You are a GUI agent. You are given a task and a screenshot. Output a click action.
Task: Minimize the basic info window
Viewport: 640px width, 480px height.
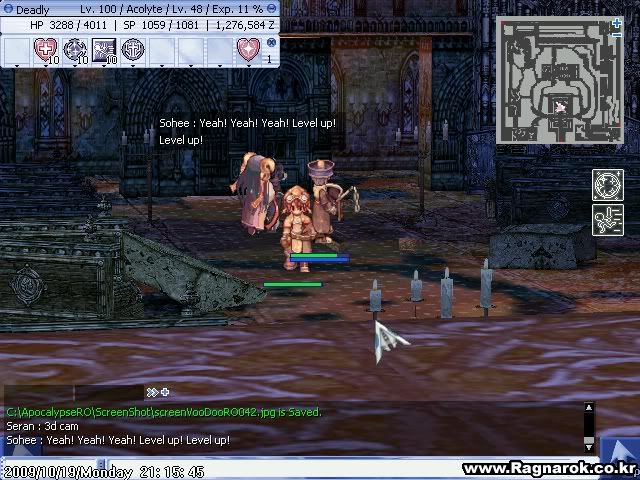[x=272, y=9]
